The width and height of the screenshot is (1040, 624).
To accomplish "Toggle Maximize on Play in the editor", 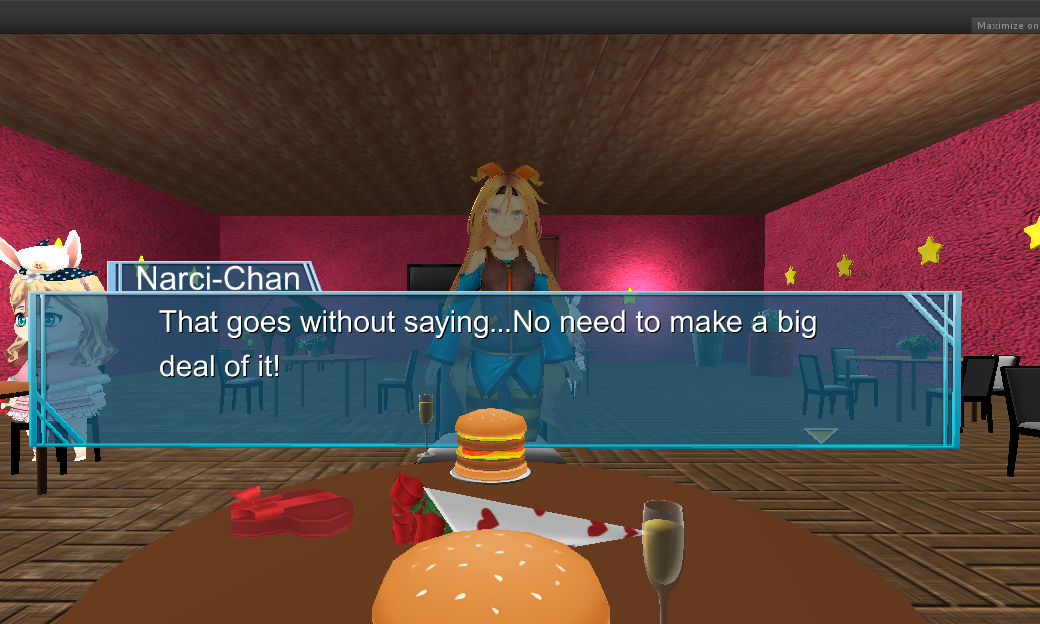I will pyautogui.click(x=1006, y=26).
